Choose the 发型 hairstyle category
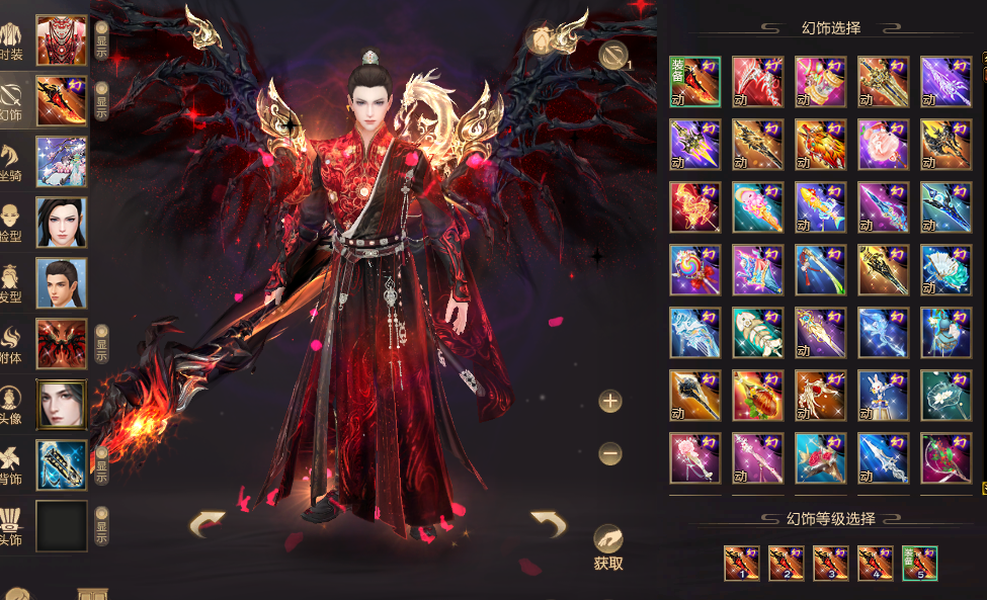Image resolution: width=987 pixels, height=600 pixels. click(x=61, y=283)
